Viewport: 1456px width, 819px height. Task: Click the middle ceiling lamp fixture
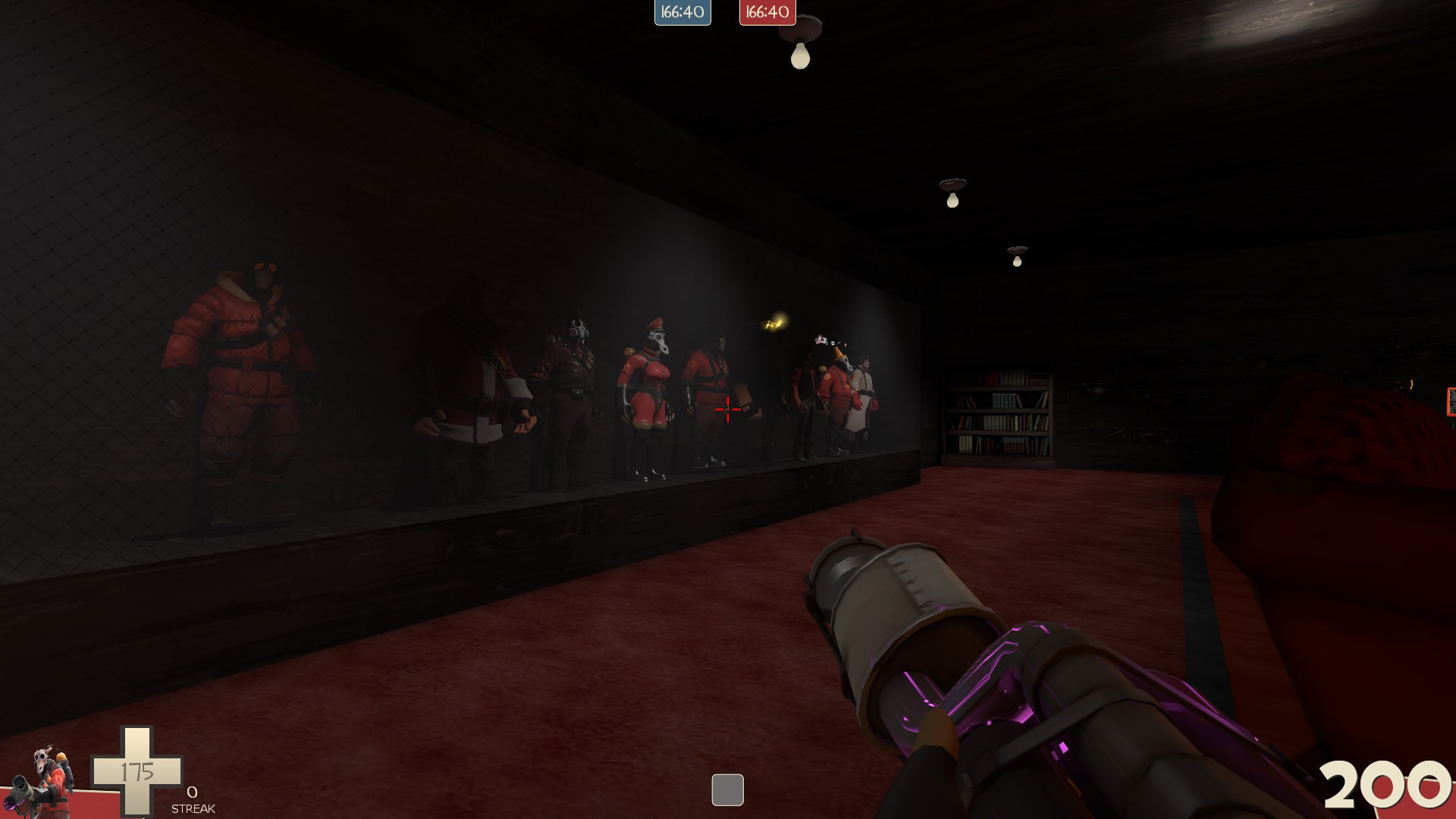point(954,188)
